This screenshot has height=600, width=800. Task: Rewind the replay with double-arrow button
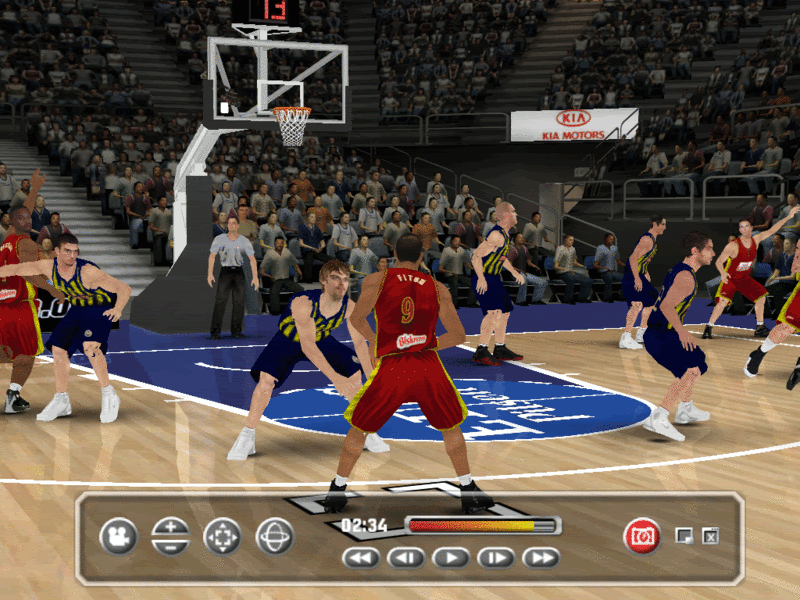[x=360, y=558]
